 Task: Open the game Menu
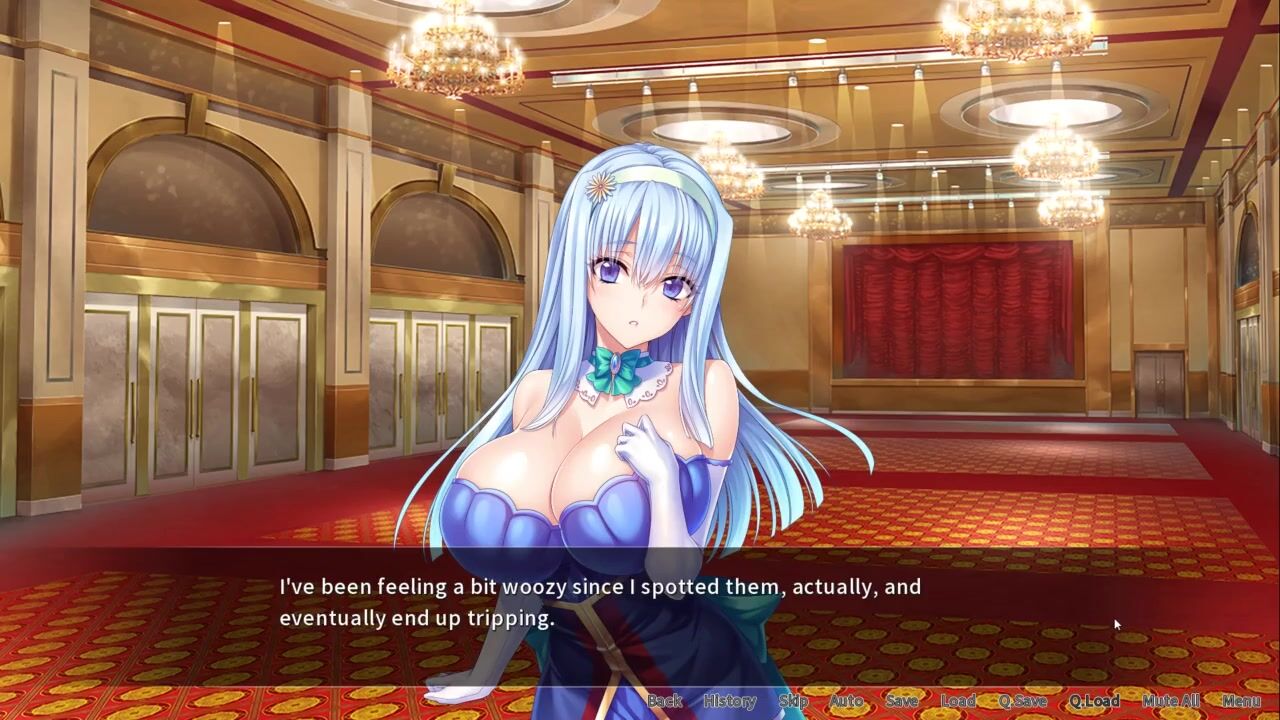[1241, 701]
